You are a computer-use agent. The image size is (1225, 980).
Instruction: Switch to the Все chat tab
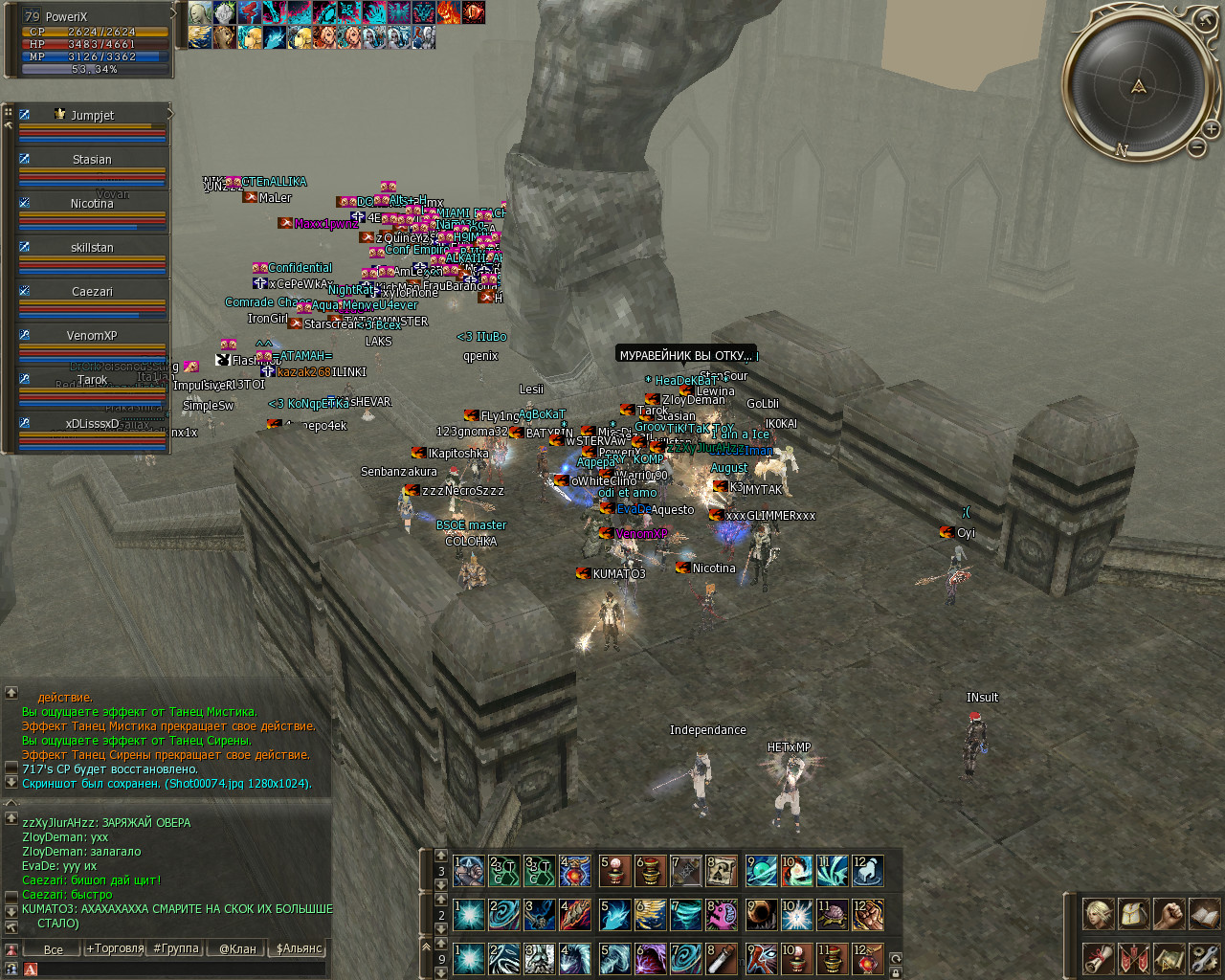click(54, 949)
